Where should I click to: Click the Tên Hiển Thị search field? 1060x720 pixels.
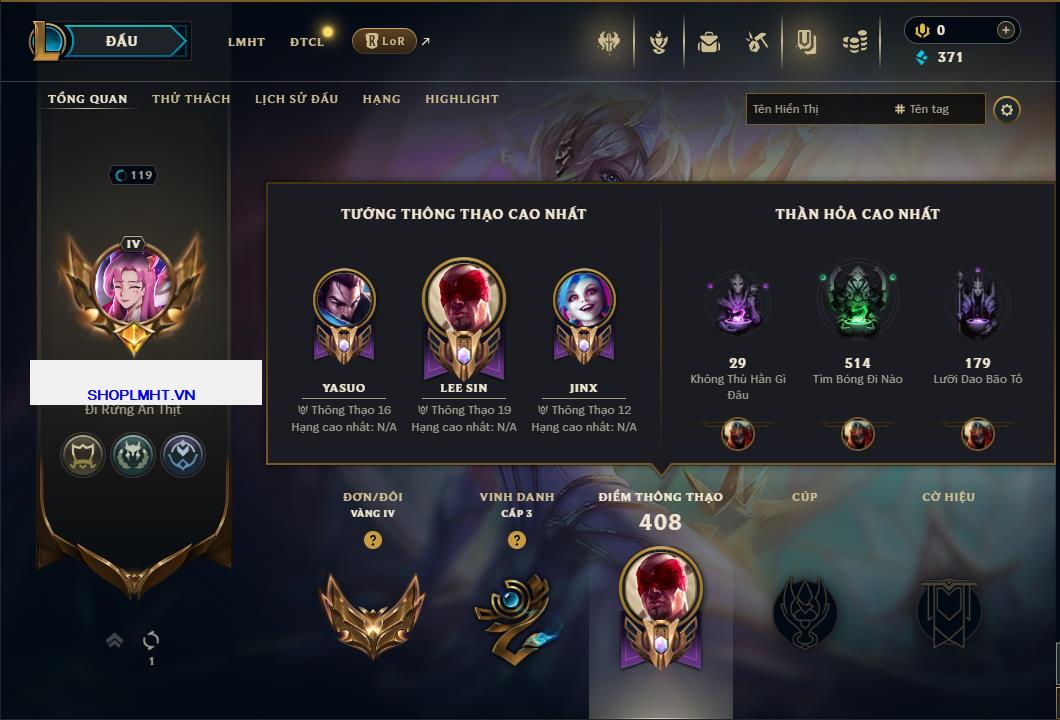[x=815, y=109]
